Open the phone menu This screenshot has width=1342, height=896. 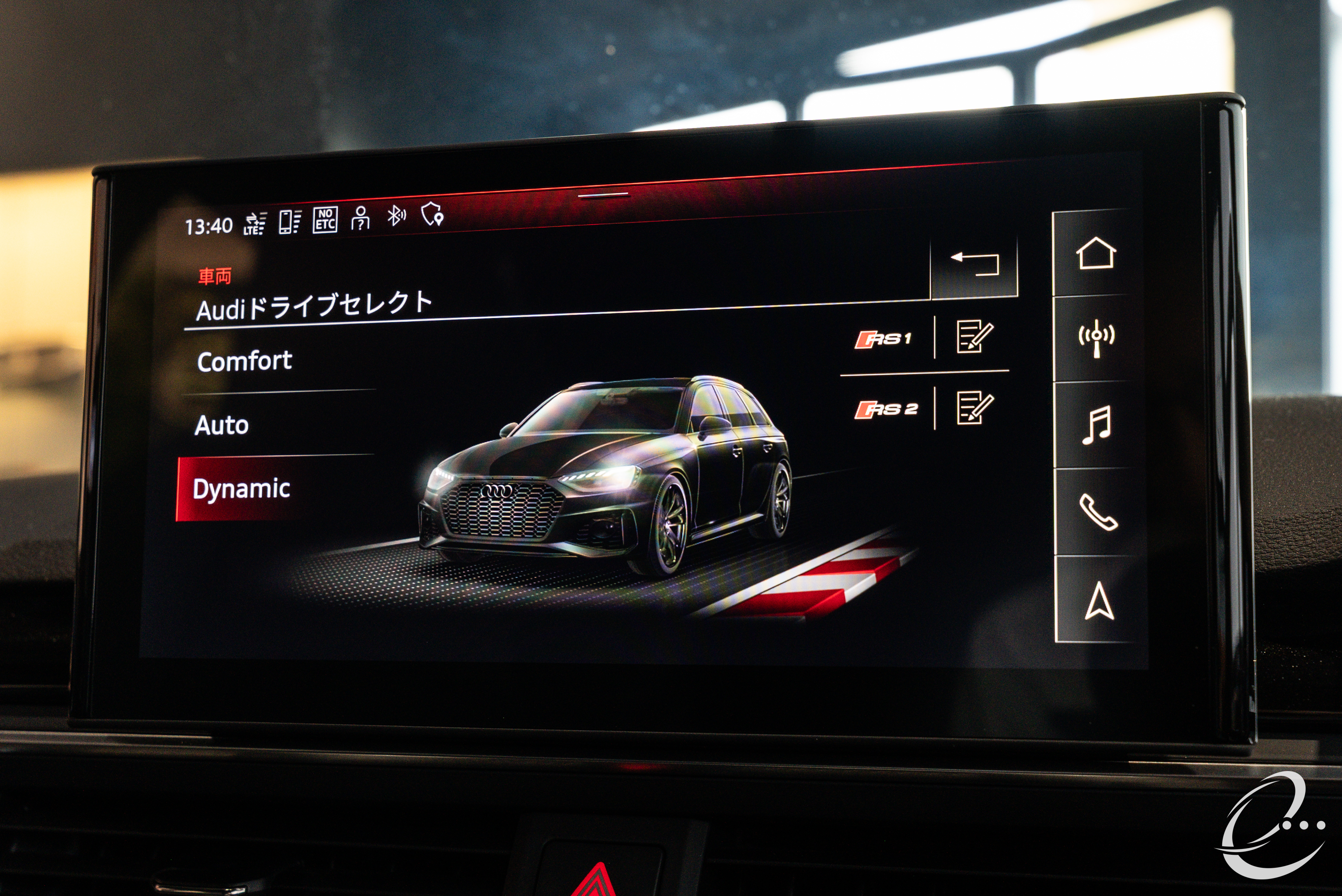click(1097, 513)
